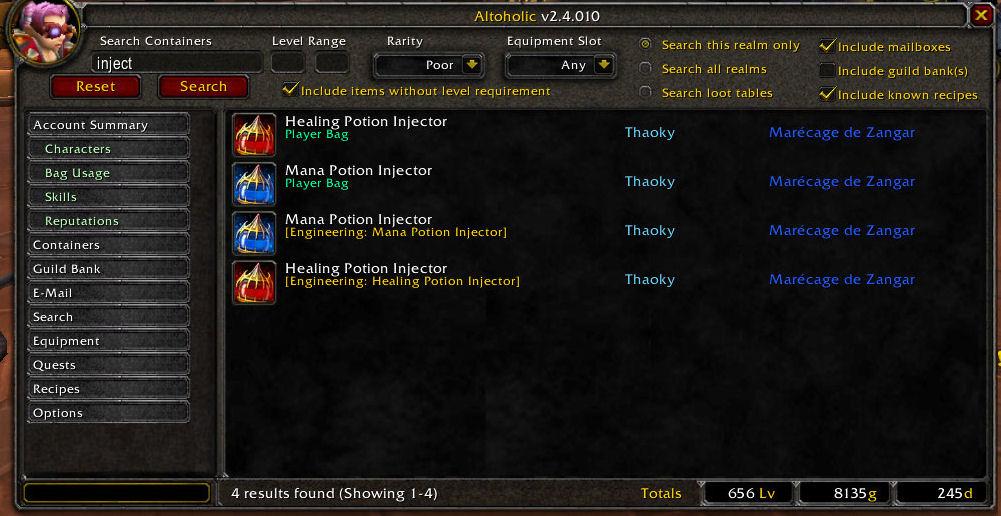1001x516 pixels.
Task: Select Search this realm only
Action: tap(646, 45)
